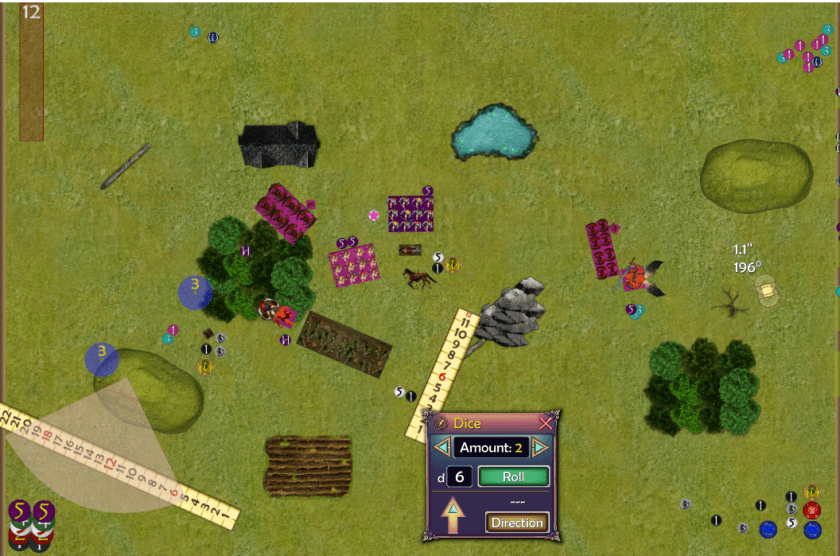Select the d6 dice-sides number field

pyautogui.click(x=459, y=477)
